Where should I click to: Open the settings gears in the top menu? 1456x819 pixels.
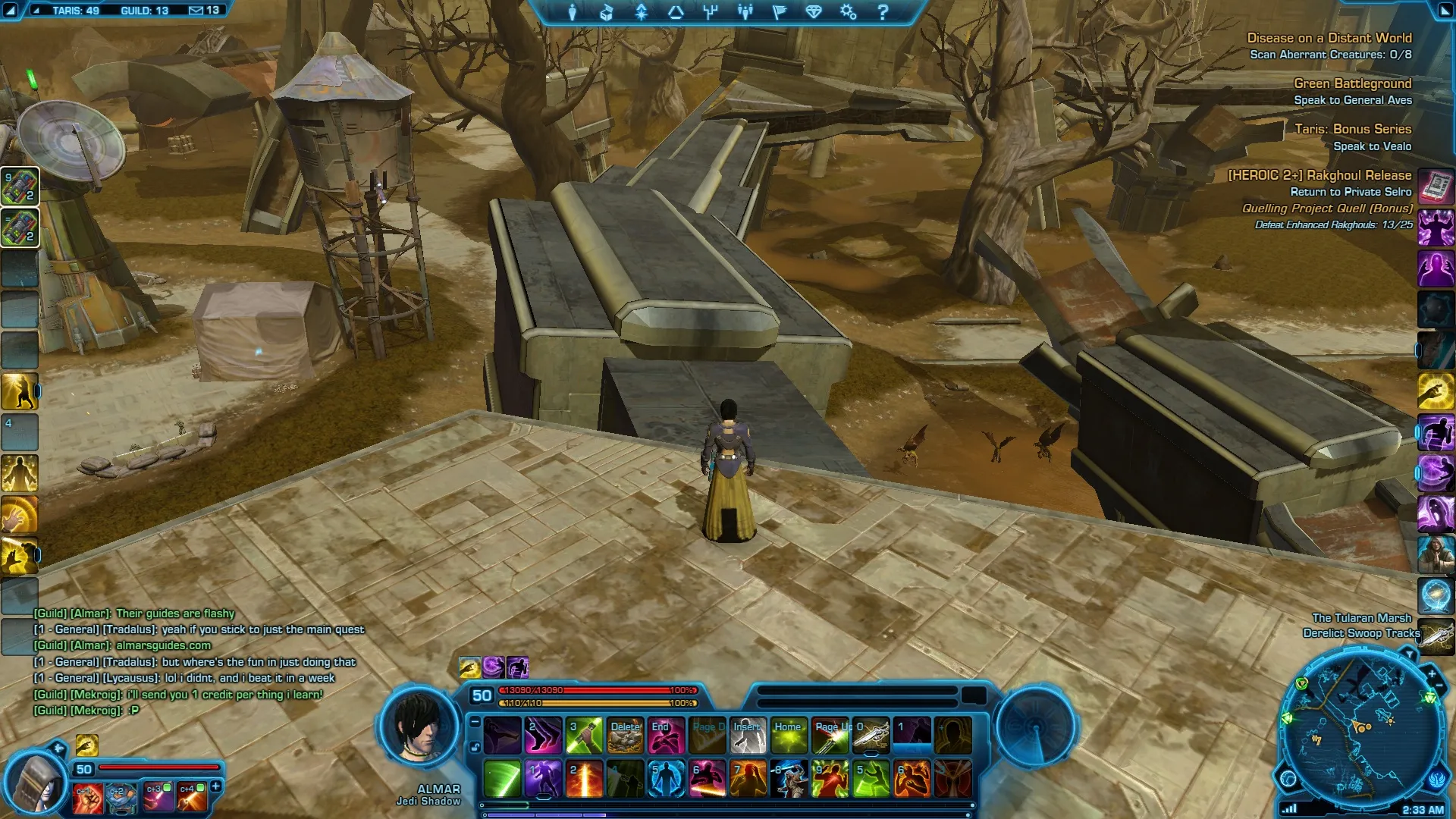click(x=848, y=12)
